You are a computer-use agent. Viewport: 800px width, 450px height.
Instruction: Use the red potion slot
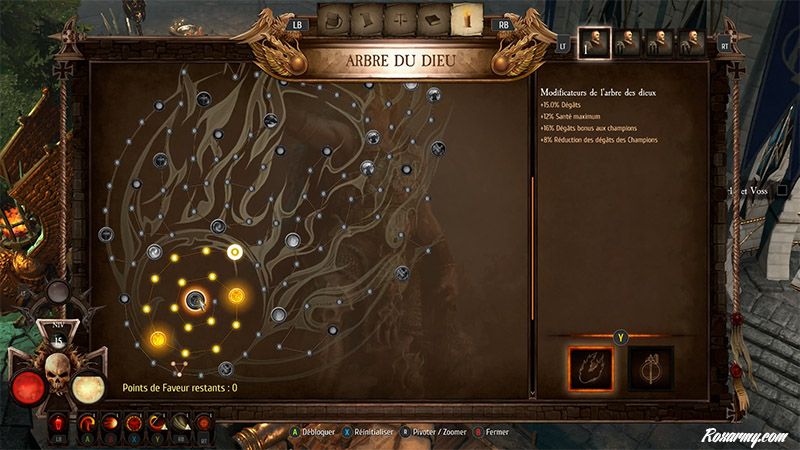click(x=59, y=423)
